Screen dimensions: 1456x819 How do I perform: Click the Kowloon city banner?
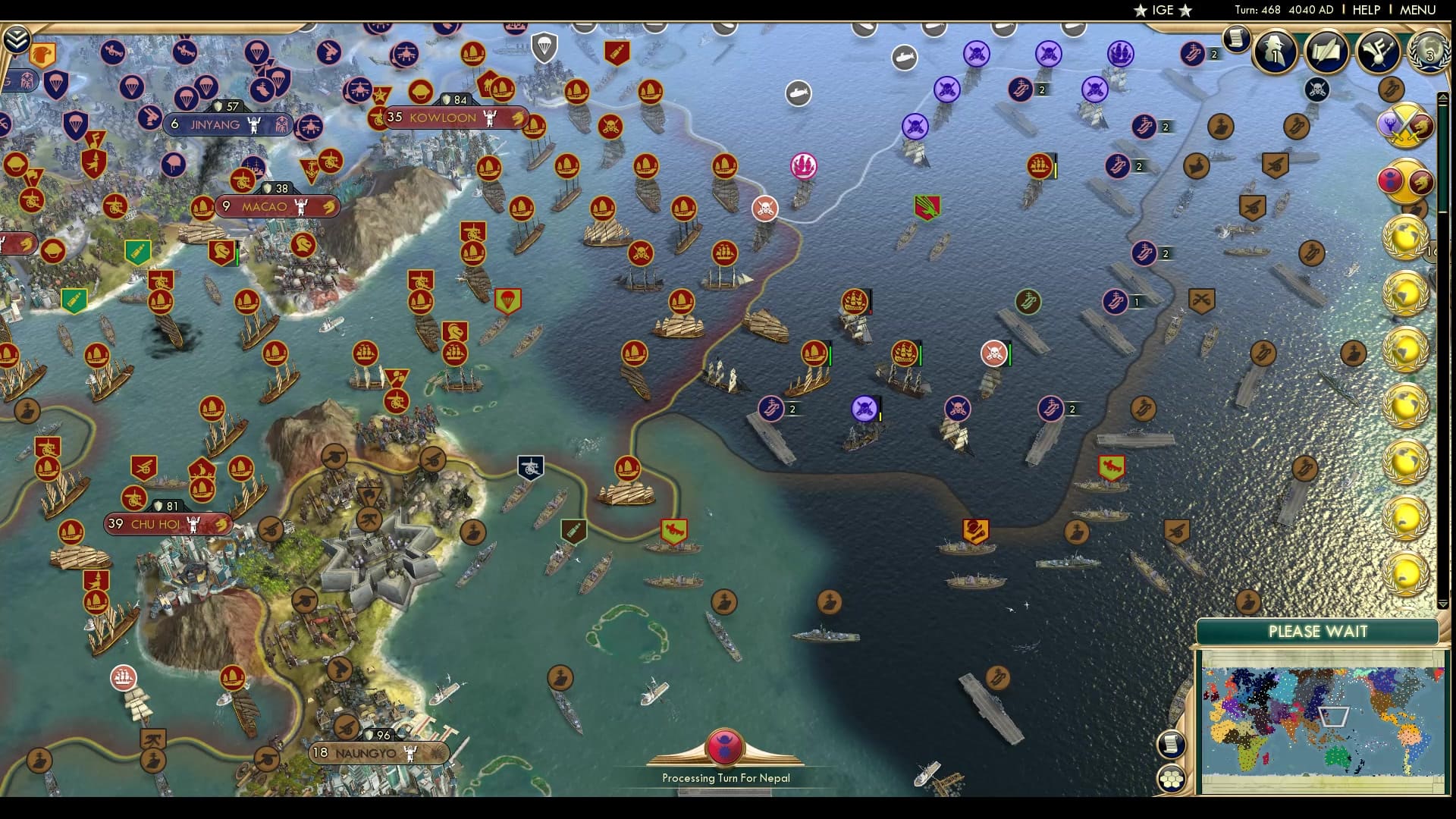click(442, 118)
